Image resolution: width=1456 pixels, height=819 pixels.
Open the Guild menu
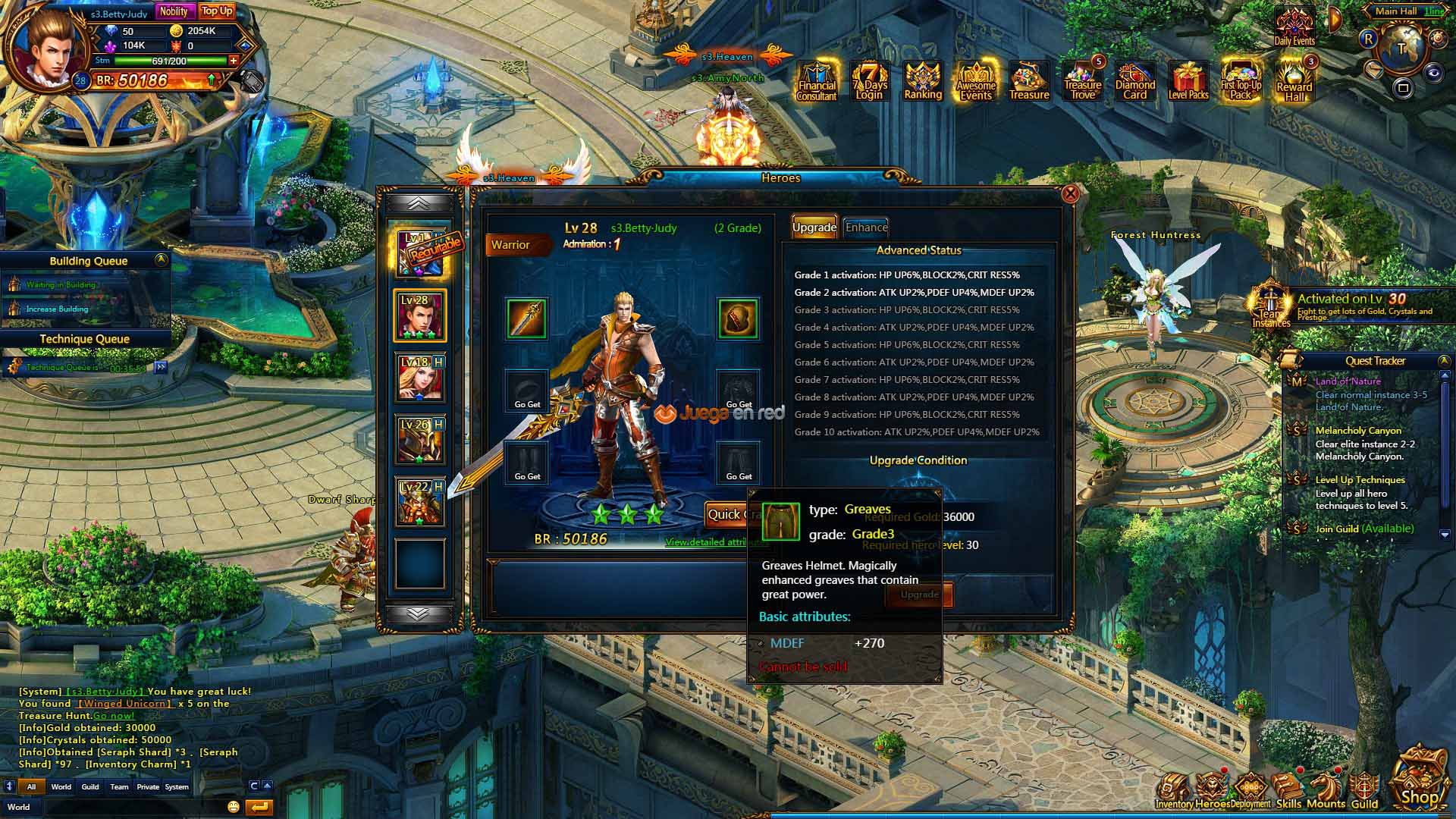1364,791
